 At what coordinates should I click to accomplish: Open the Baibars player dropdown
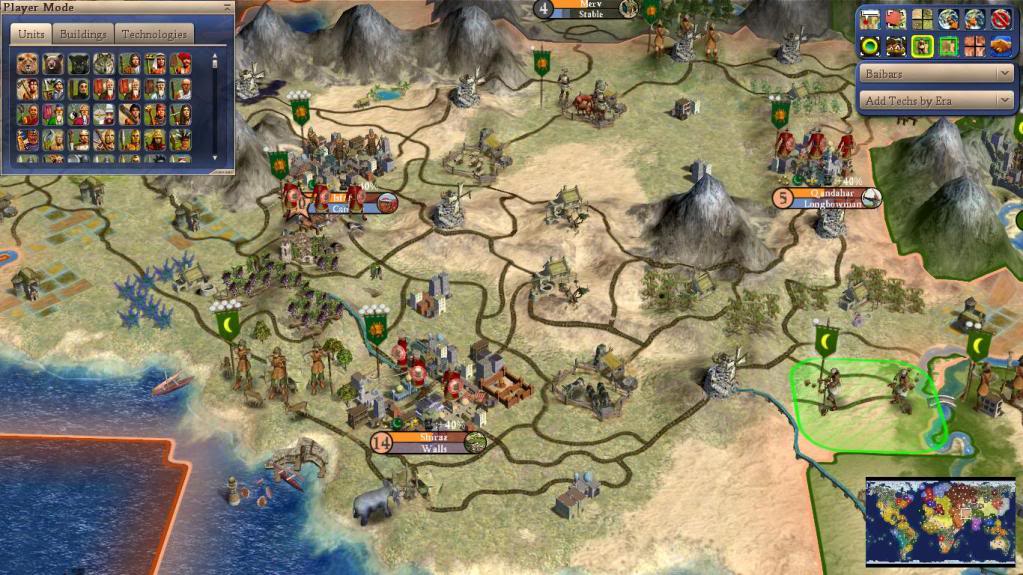[x=936, y=74]
